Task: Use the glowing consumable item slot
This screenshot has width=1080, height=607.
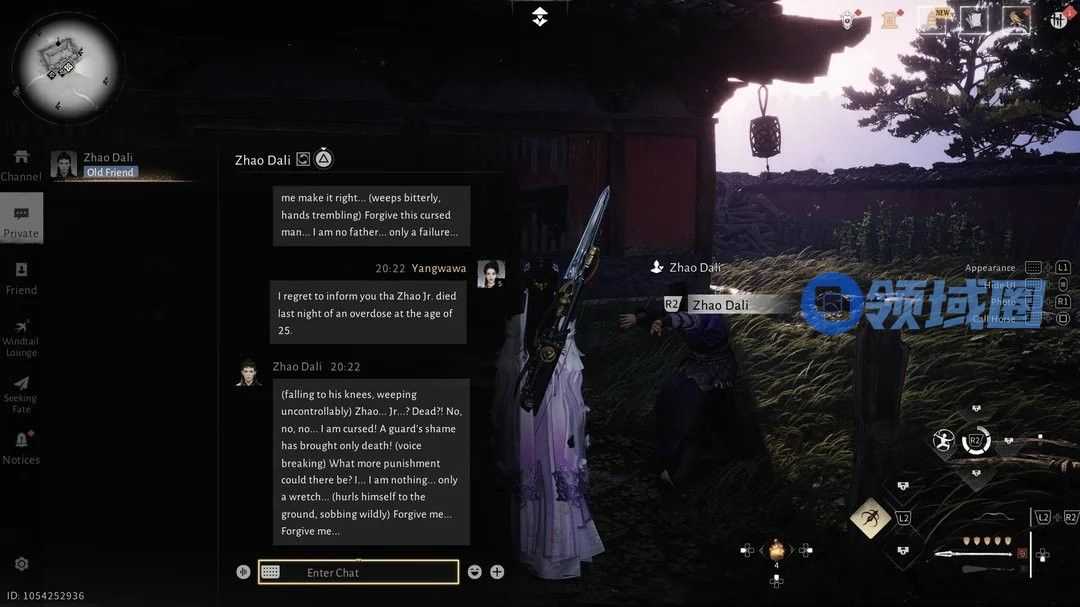Action: pos(776,549)
